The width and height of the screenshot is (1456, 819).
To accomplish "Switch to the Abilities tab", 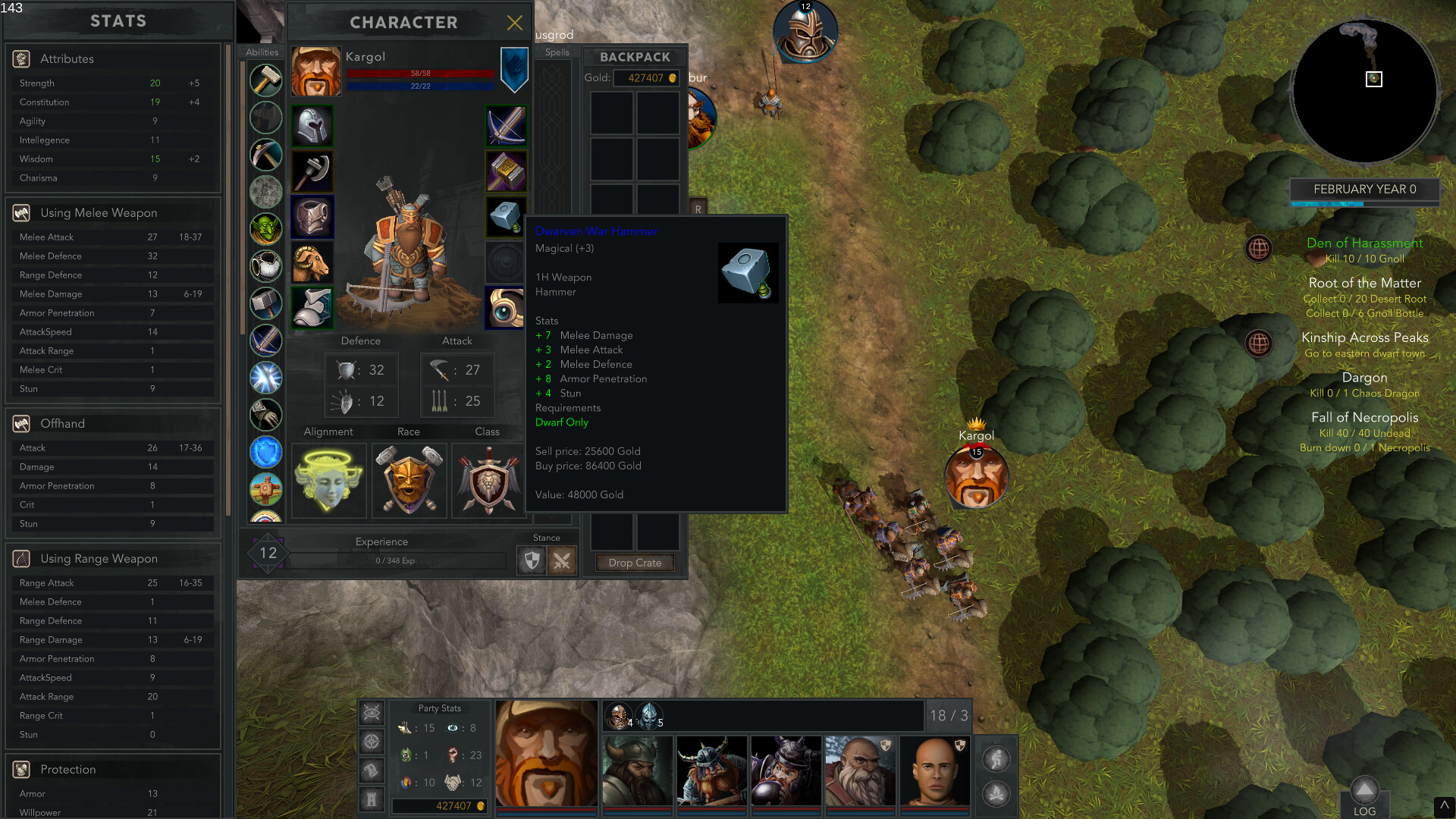I will pyautogui.click(x=262, y=52).
